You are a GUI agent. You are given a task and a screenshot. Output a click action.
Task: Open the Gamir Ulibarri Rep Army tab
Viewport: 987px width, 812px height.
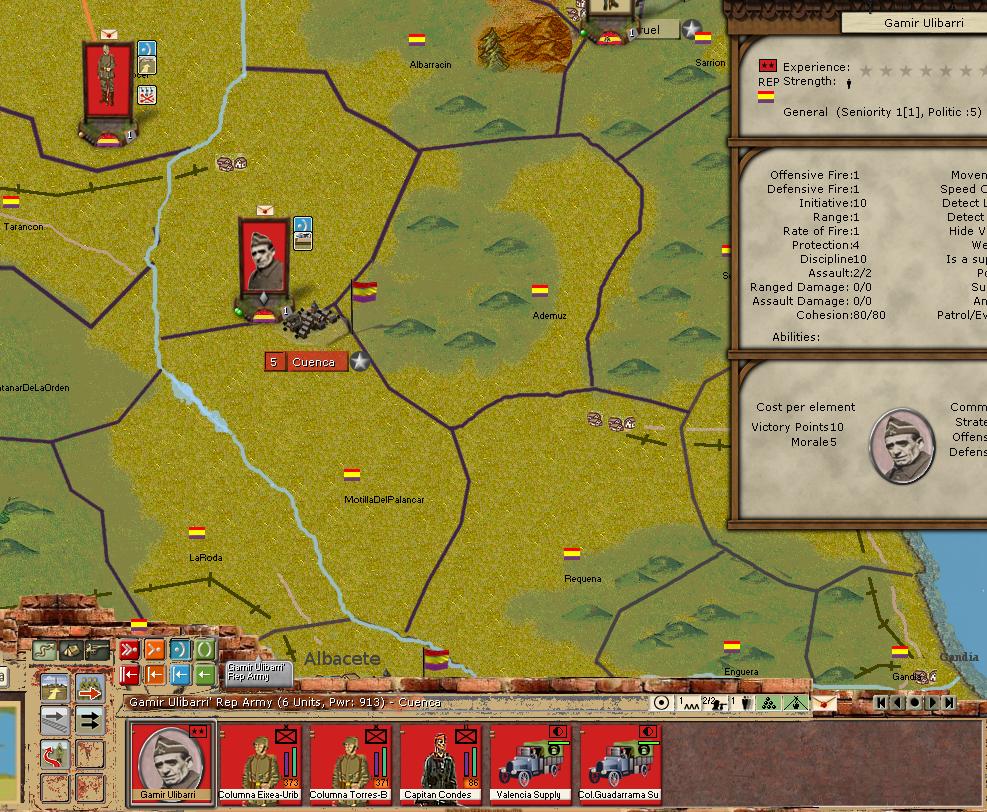click(x=257, y=672)
